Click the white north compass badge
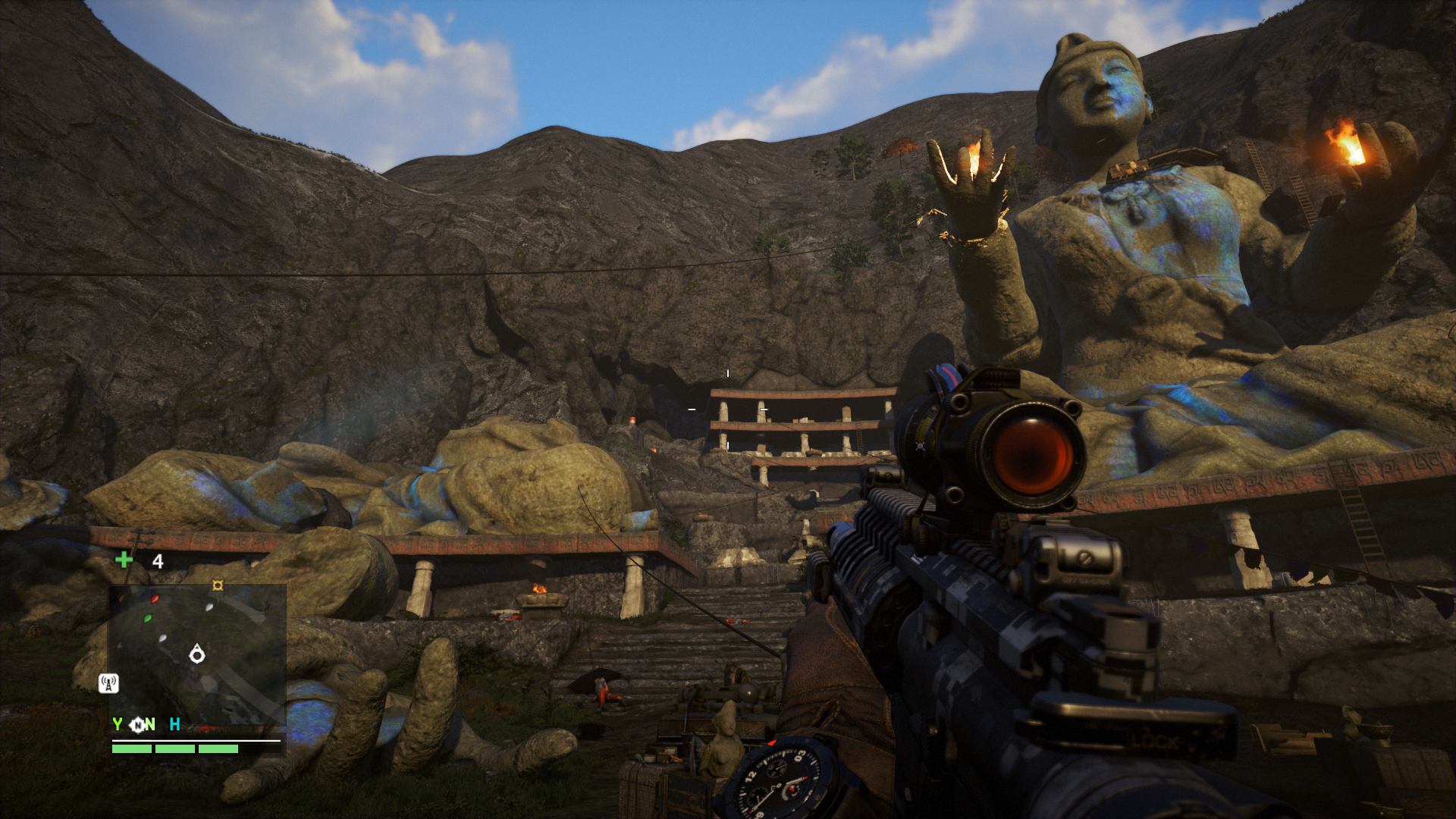1456x819 pixels. click(138, 725)
